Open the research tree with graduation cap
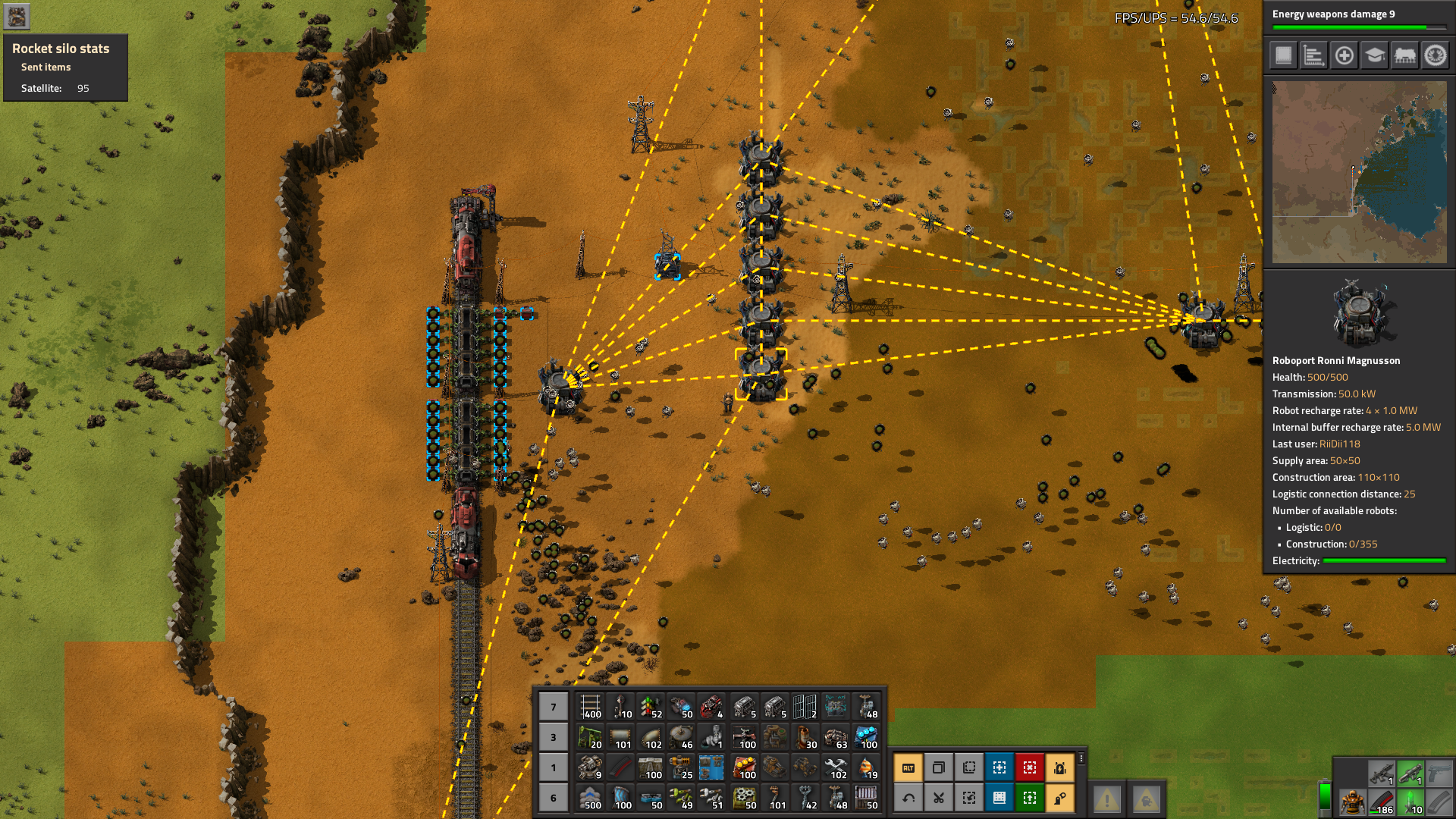The height and width of the screenshot is (819, 1456). 1374,55
